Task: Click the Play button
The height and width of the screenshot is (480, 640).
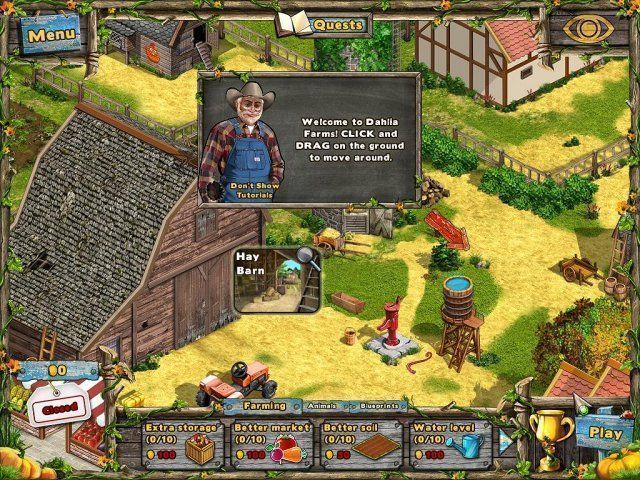Action: [604, 434]
